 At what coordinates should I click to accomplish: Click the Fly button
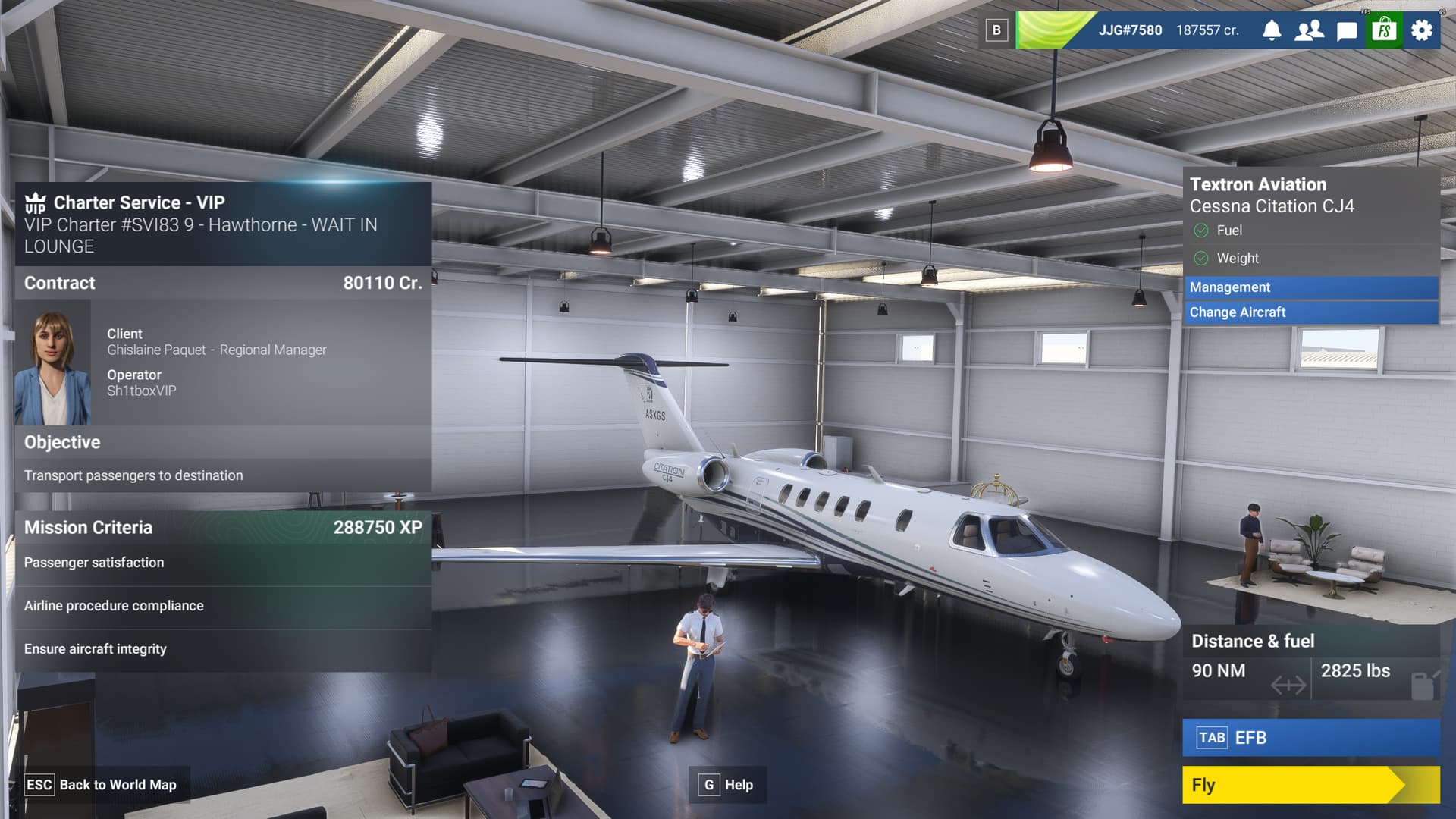pos(1310,785)
